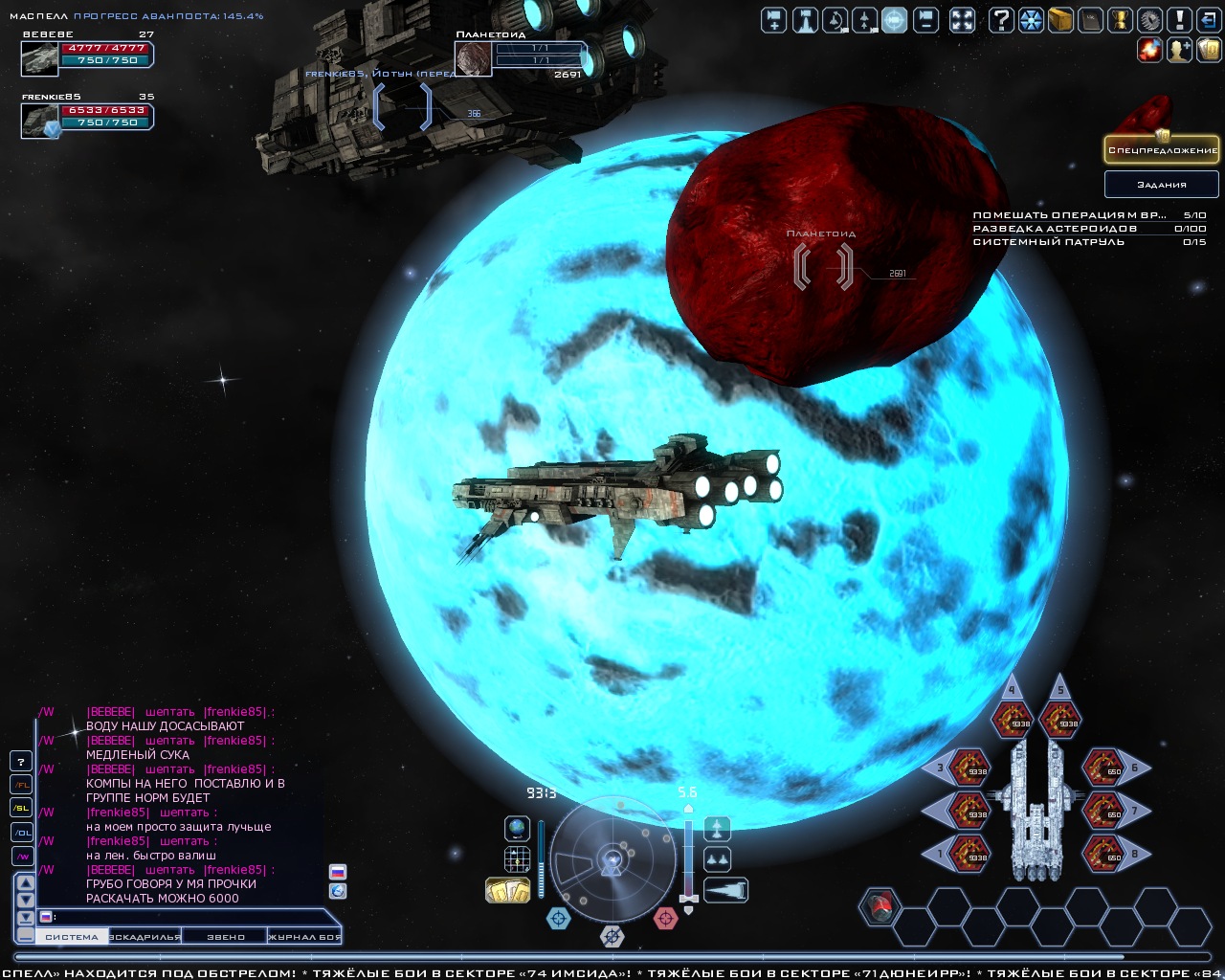Select the Система chat tab
The width and height of the screenshot is (1225, 980).
(72, 937)
